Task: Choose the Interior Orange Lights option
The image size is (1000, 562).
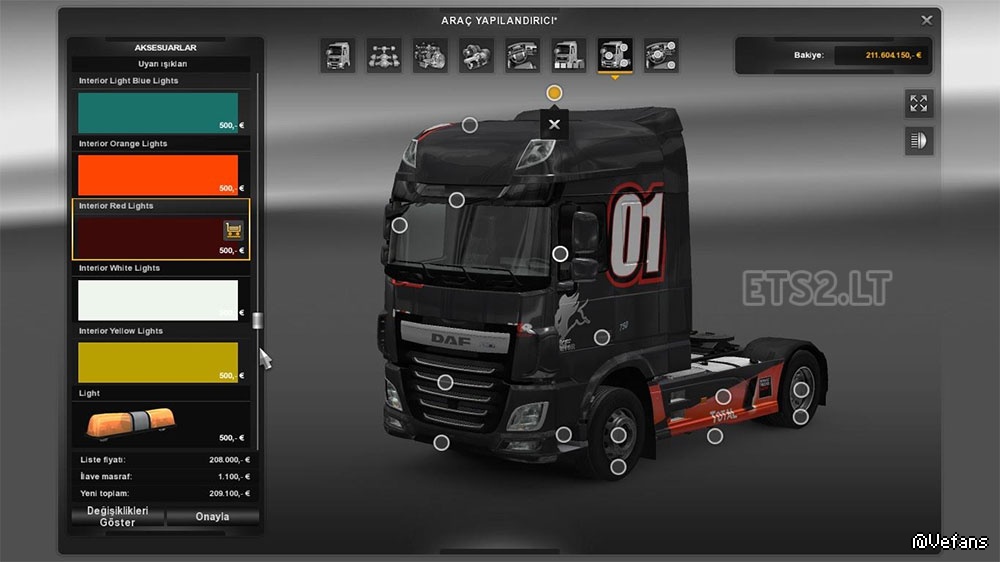Action: point(158,175)
